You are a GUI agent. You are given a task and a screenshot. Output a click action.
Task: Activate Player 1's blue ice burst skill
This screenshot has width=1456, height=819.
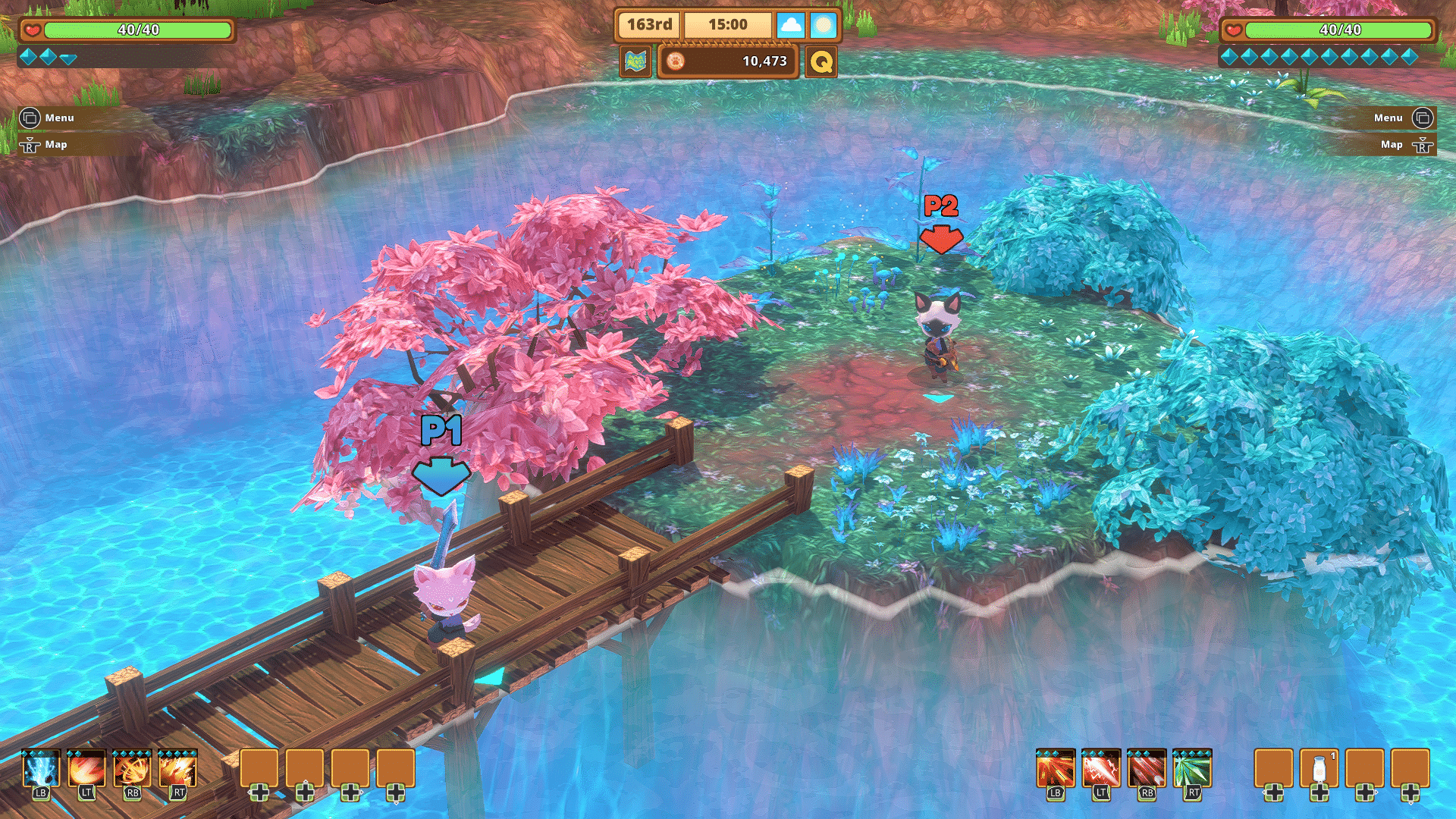(x=41, y=770)
